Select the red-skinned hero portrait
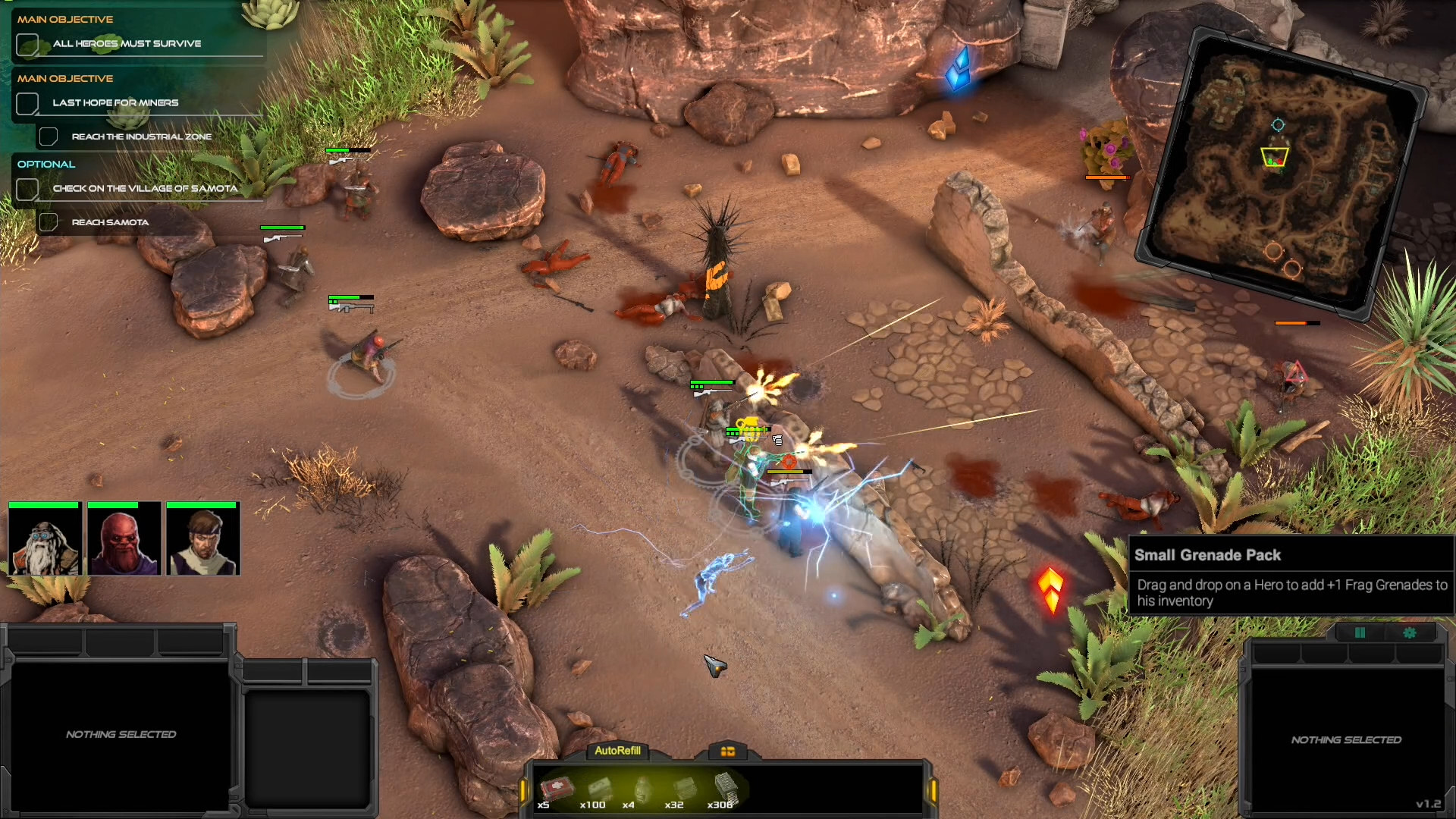This screenshot has width=1456, height=819. click(x=124, y=540)
